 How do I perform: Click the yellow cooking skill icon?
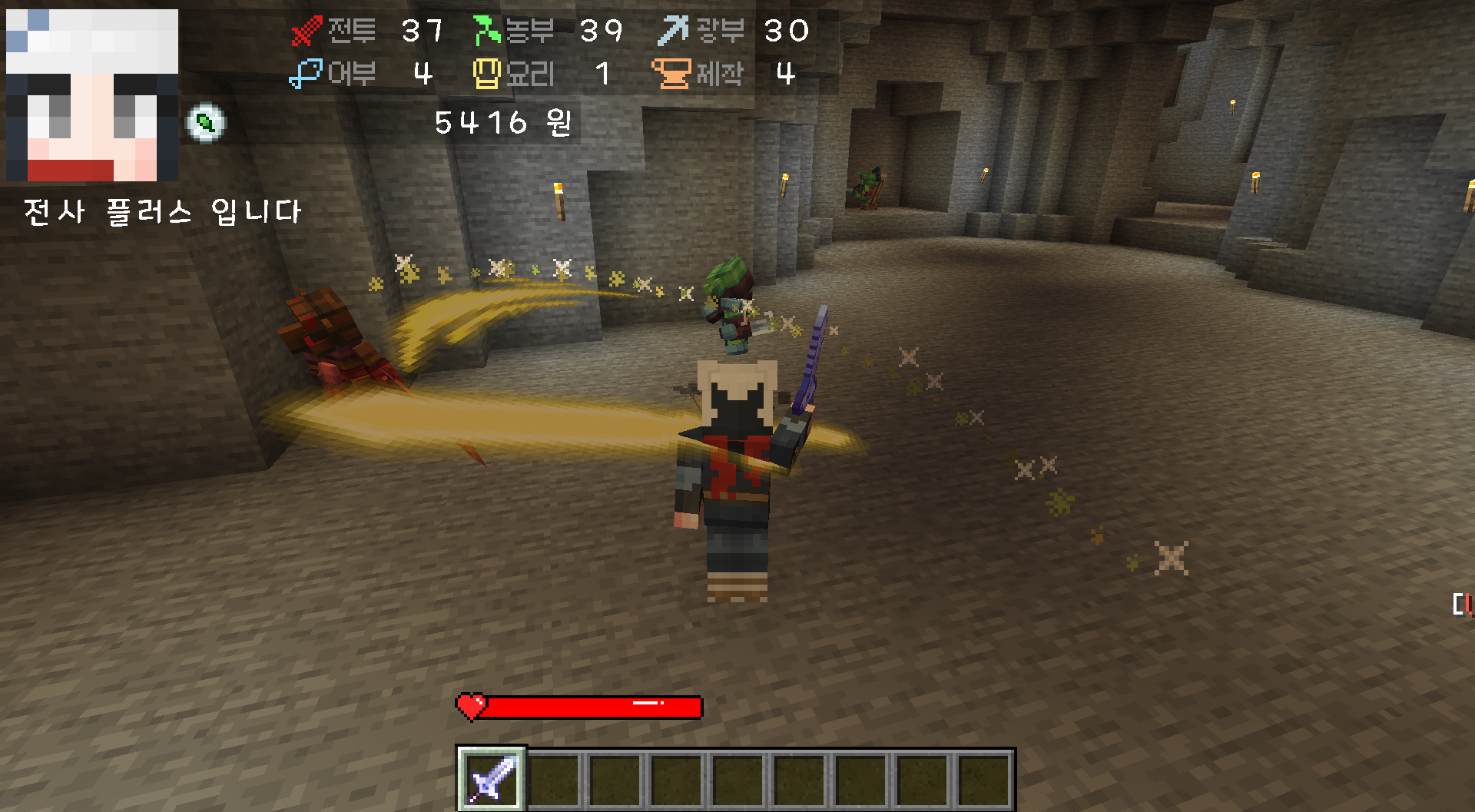coord(486,74)
